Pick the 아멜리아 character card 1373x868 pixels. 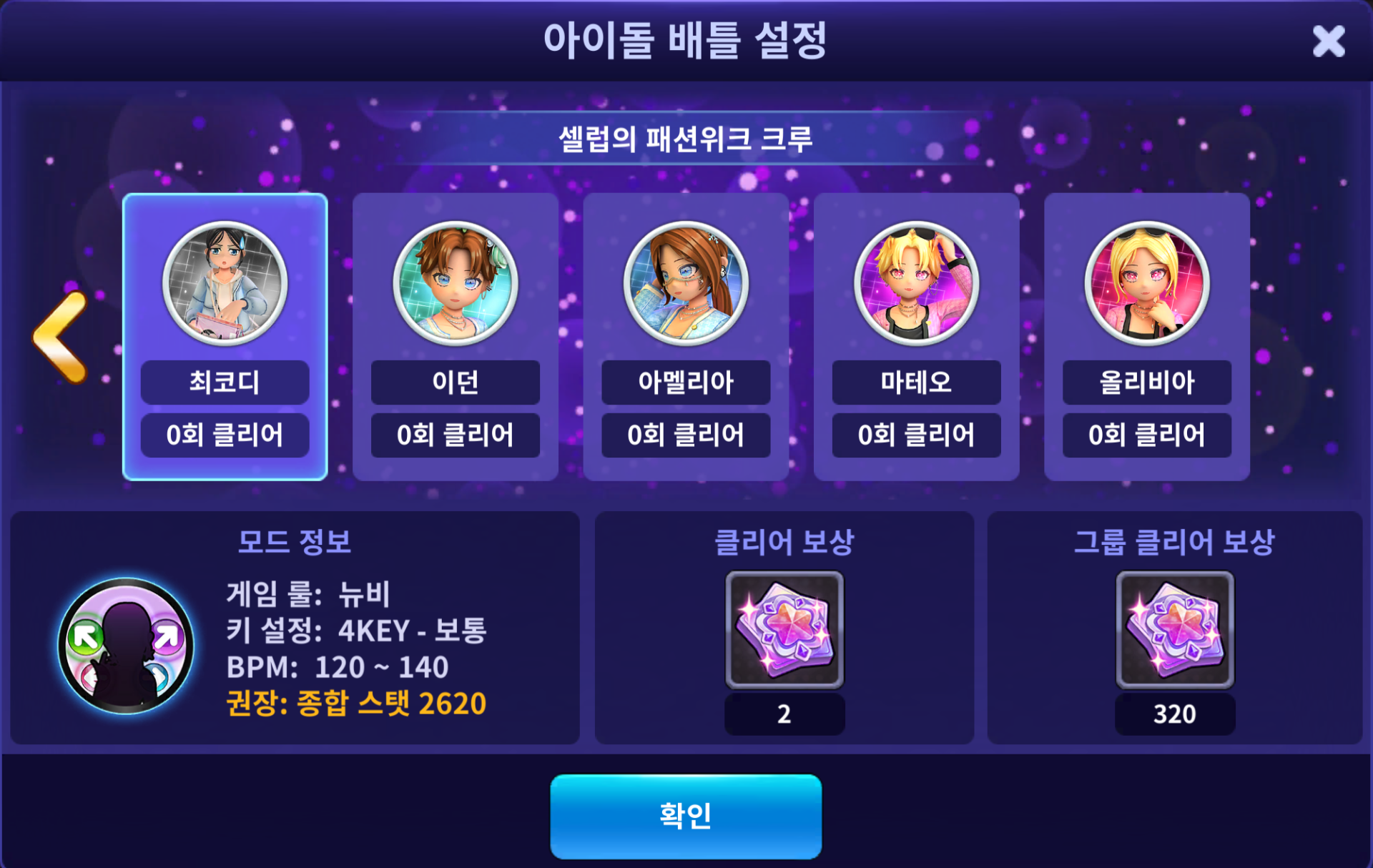685,336
